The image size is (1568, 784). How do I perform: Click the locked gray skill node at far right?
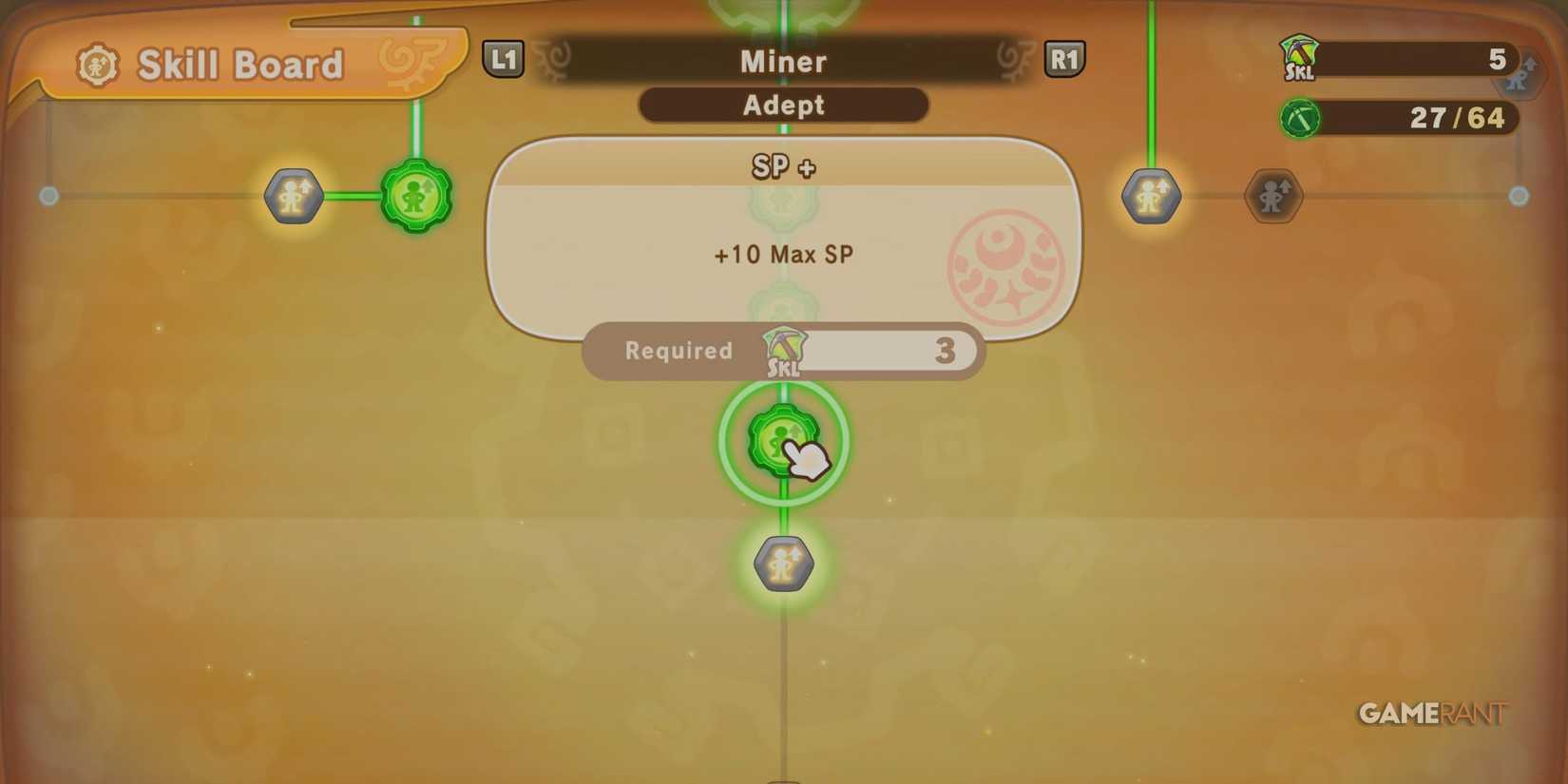tap(1272, 197)
